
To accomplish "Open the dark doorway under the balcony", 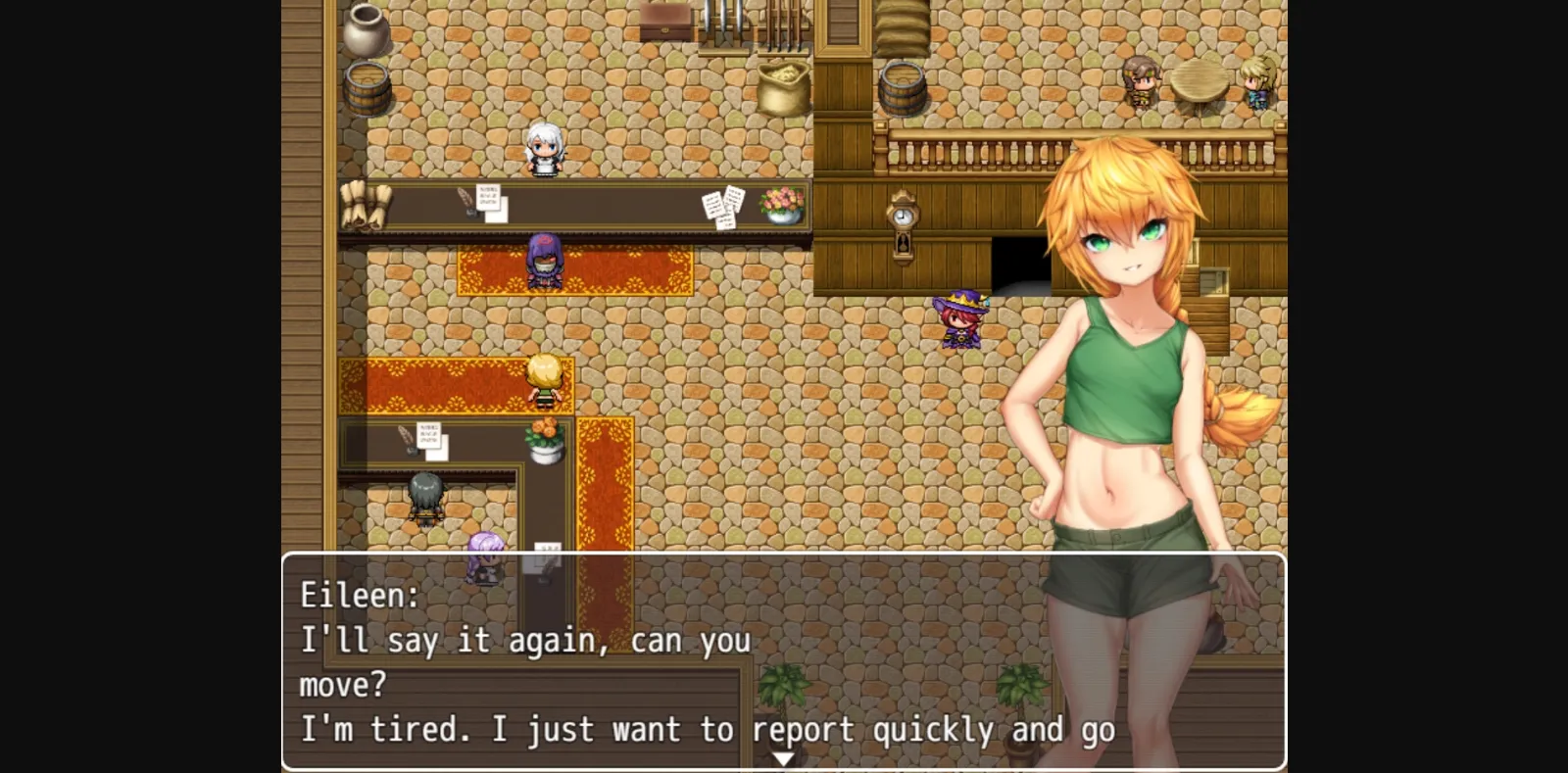I will [1019, 263].
